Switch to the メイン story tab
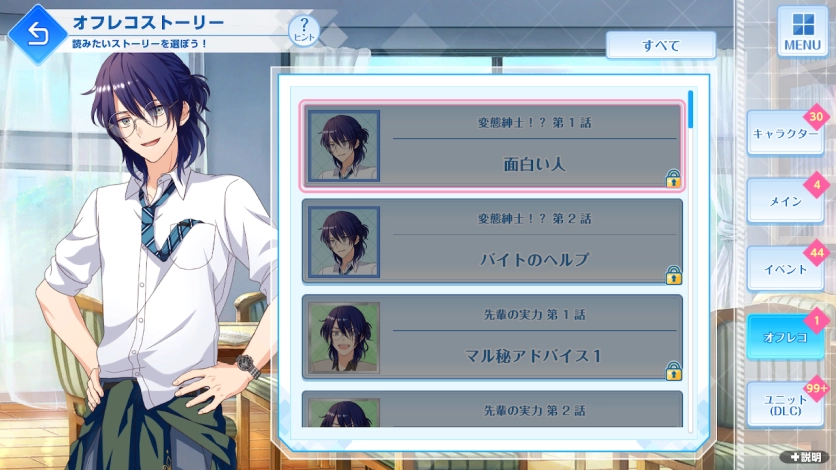The image size is (836, 470). pyautogui.click(x=784, y=201)
